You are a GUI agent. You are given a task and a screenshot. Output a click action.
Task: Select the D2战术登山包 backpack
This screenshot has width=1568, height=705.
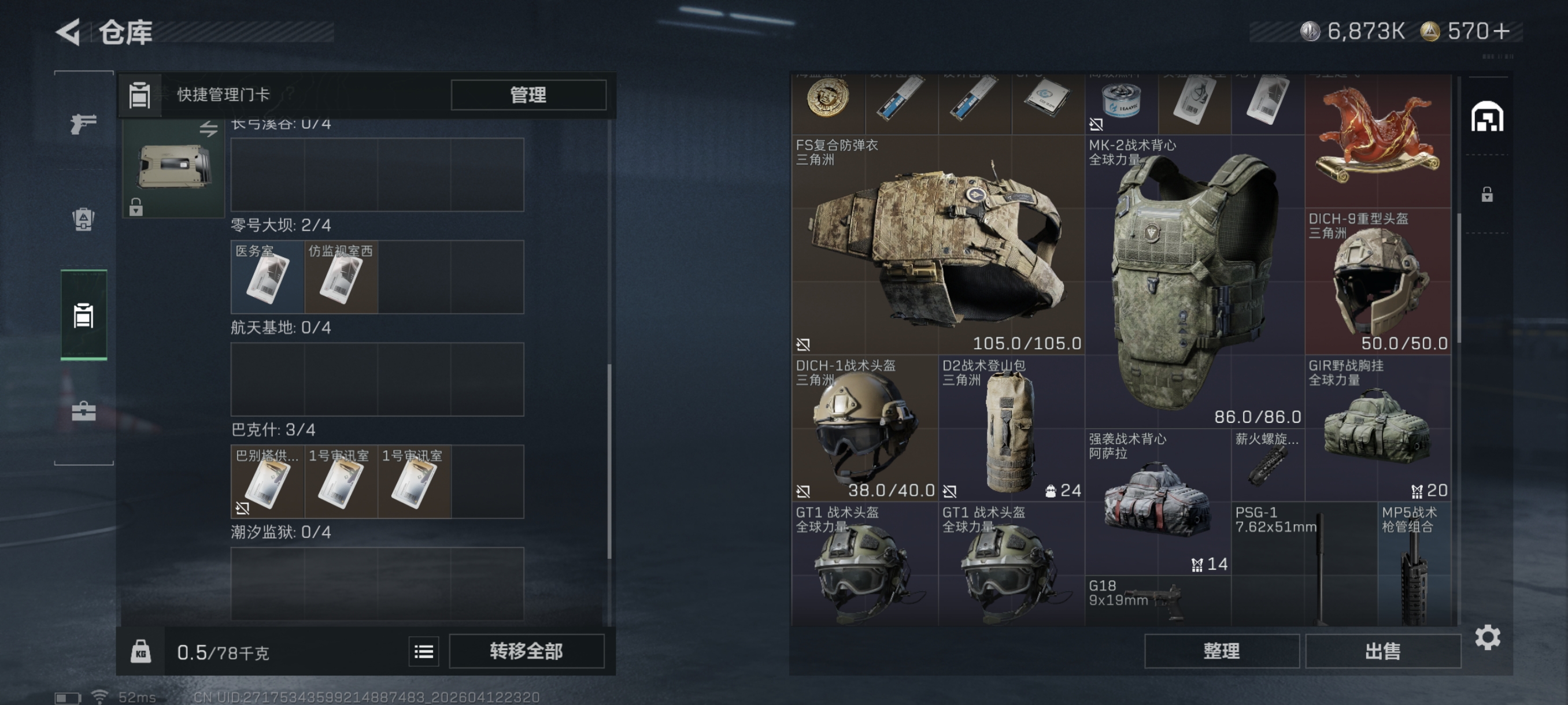point(1011,429)
